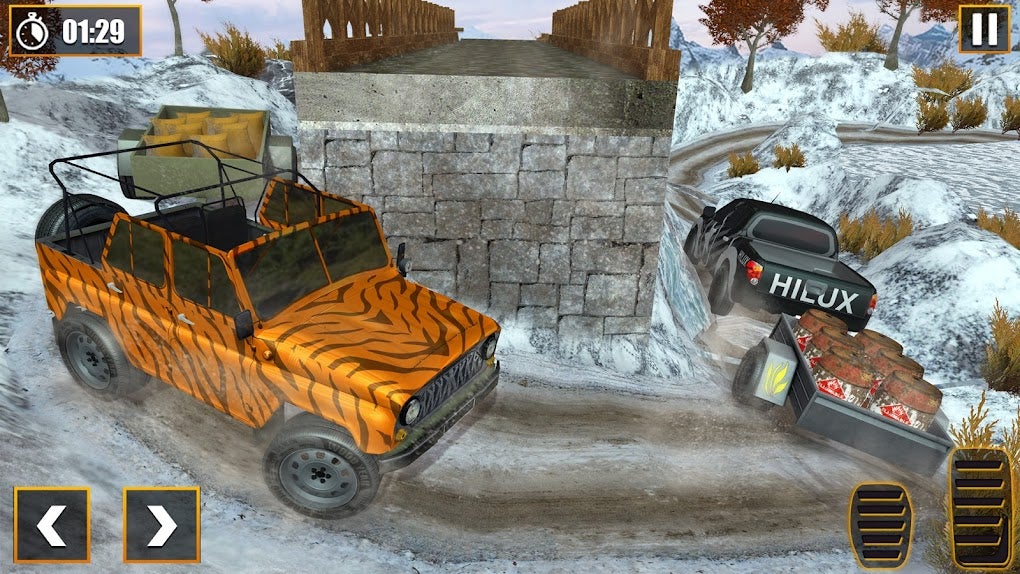The width and height of the screenshot is (1020, 574).
Task: Steer left with the left arrow button
Action: coord(52,524)
